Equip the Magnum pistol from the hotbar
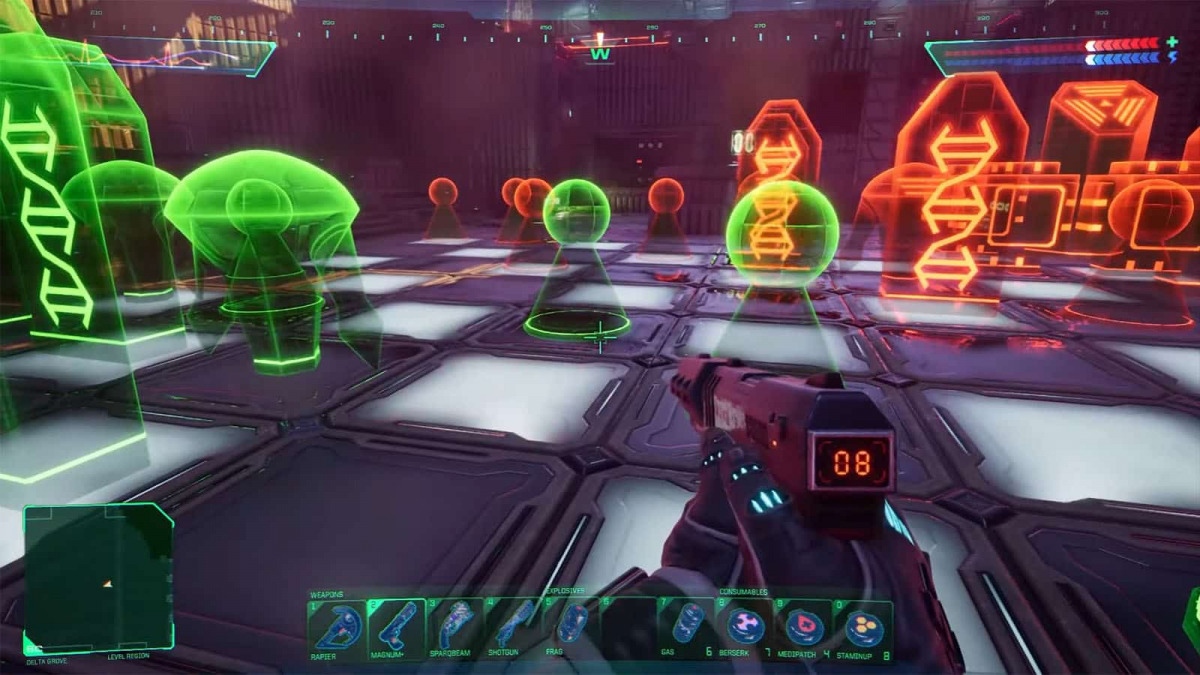The height and width of the screenshot is (675, 1200). pos(396,626)
